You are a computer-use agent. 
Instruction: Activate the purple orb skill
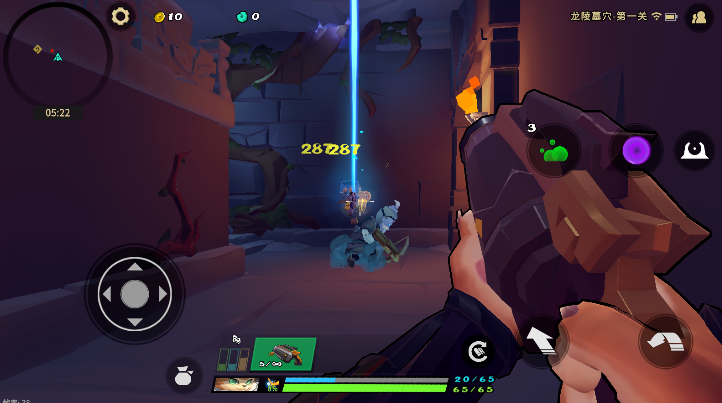point(637,151)
